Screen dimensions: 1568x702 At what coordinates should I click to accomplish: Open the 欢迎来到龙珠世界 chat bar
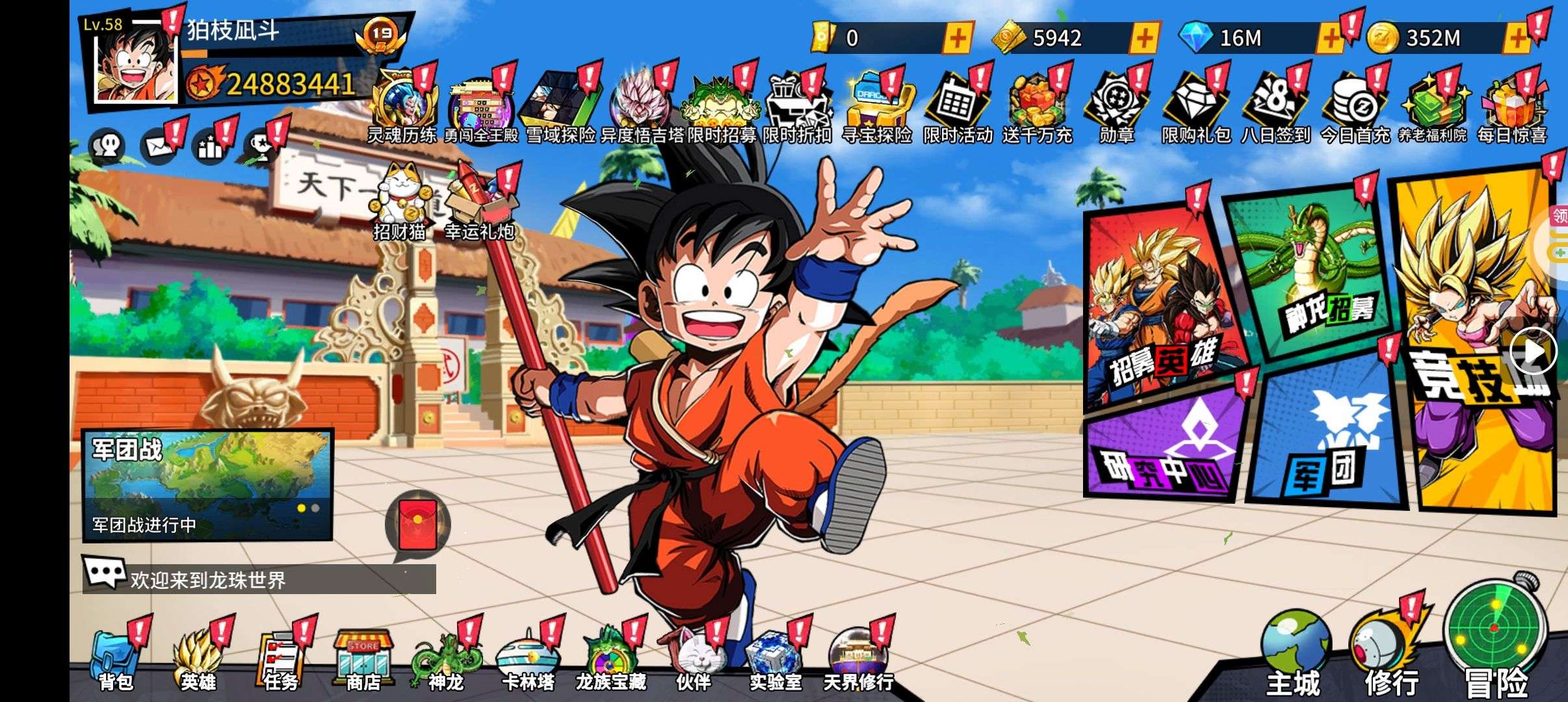click(260, 579)
